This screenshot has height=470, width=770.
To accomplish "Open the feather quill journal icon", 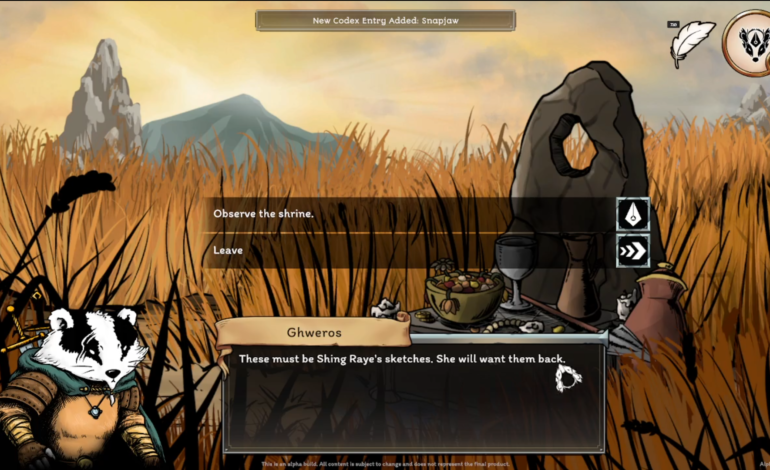I will tap(692, 43).
